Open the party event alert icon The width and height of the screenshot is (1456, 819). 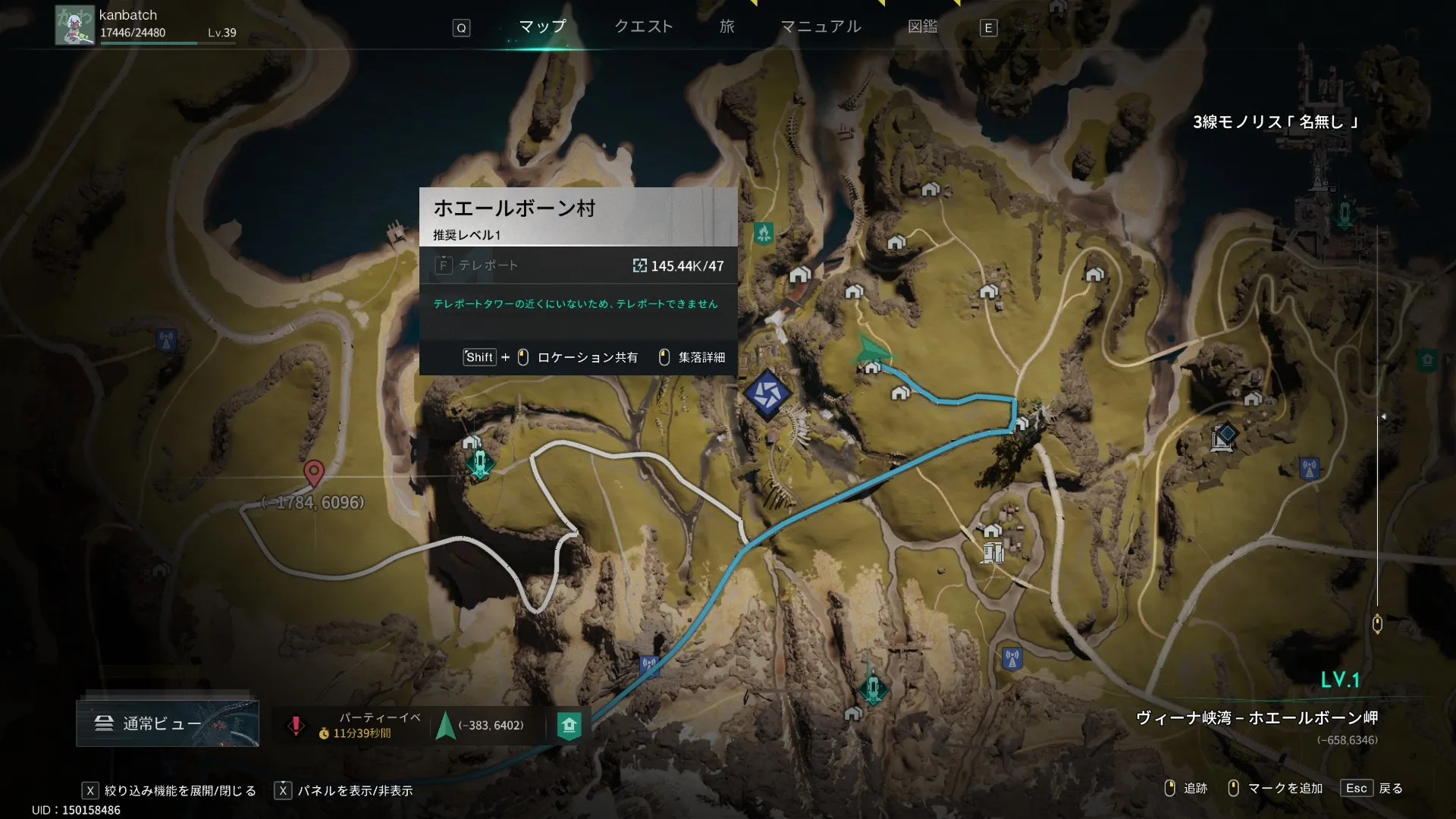[296, 725]
